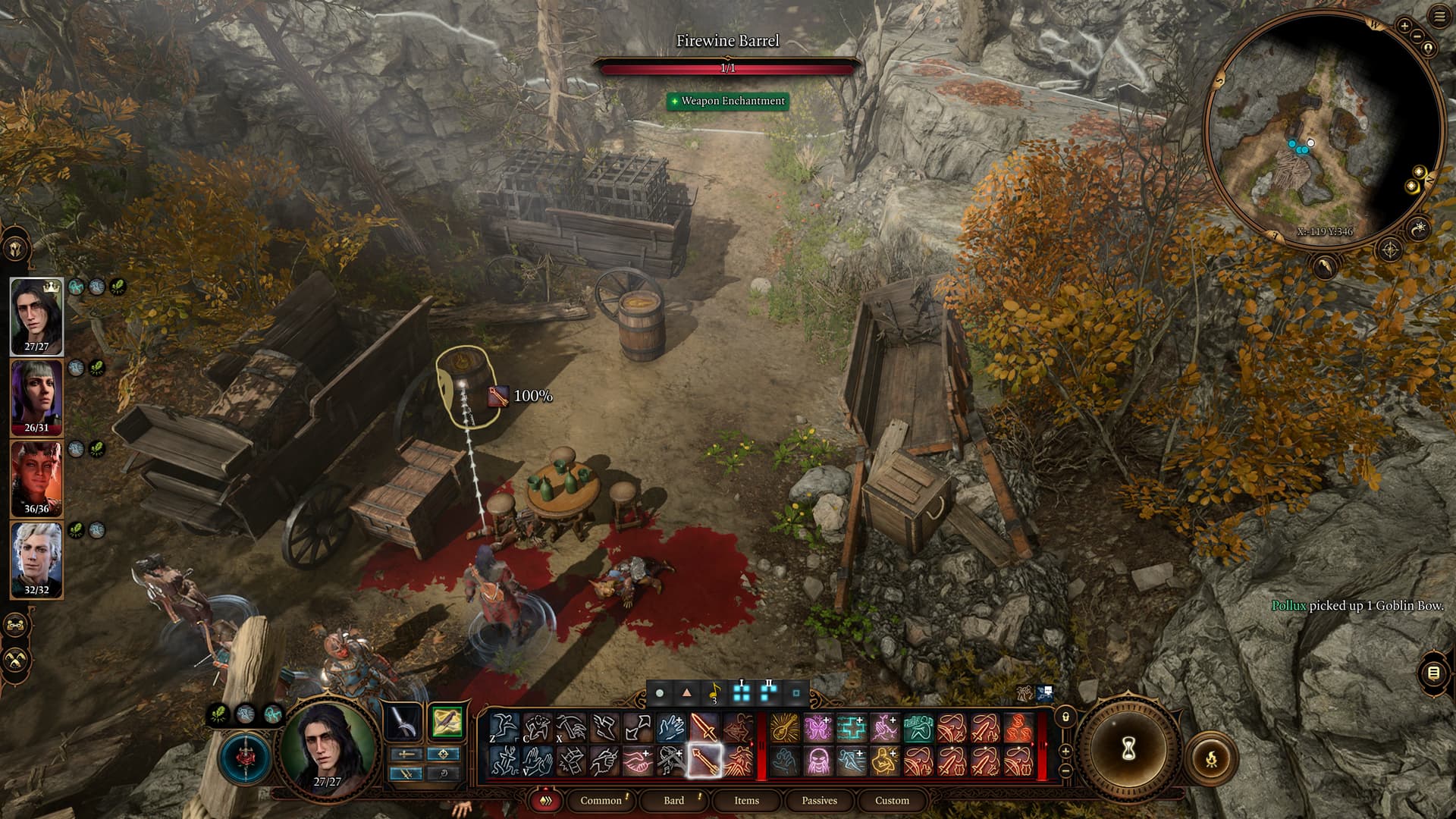
Task: Open the main menu hamburger button
Action: [1440, 17]
